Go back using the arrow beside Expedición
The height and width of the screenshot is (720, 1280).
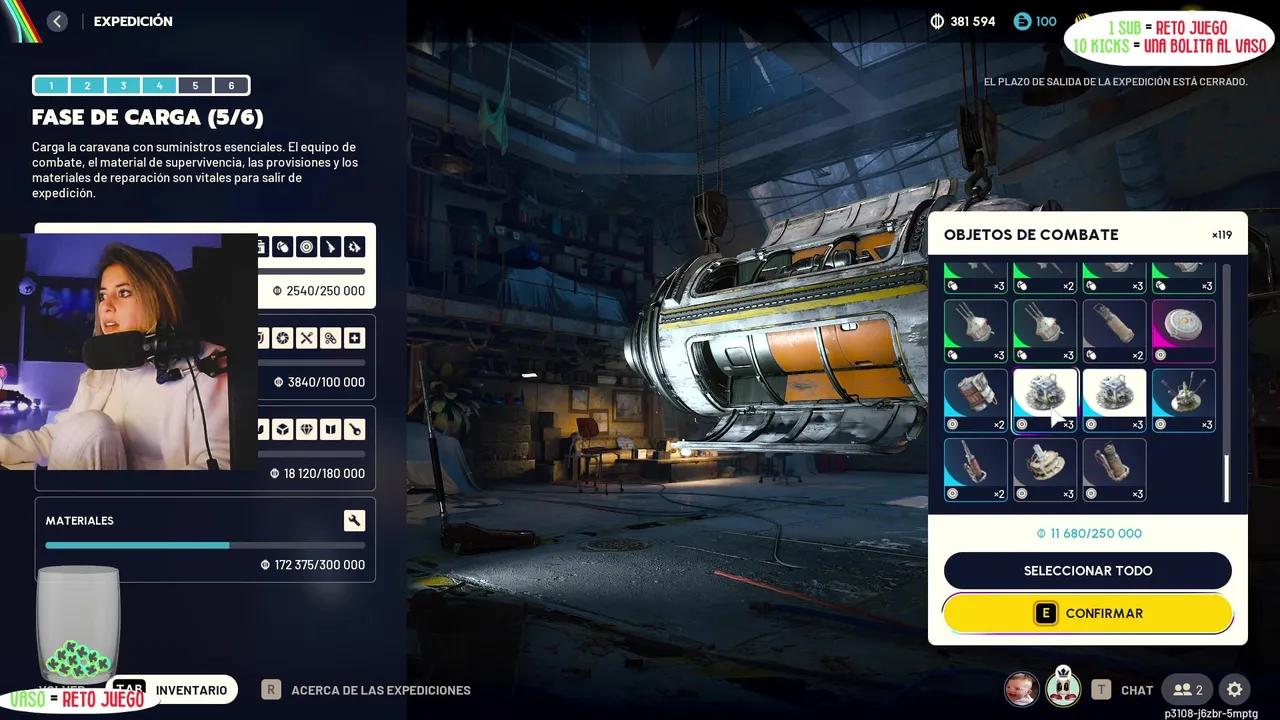click(x=57, y=21)
